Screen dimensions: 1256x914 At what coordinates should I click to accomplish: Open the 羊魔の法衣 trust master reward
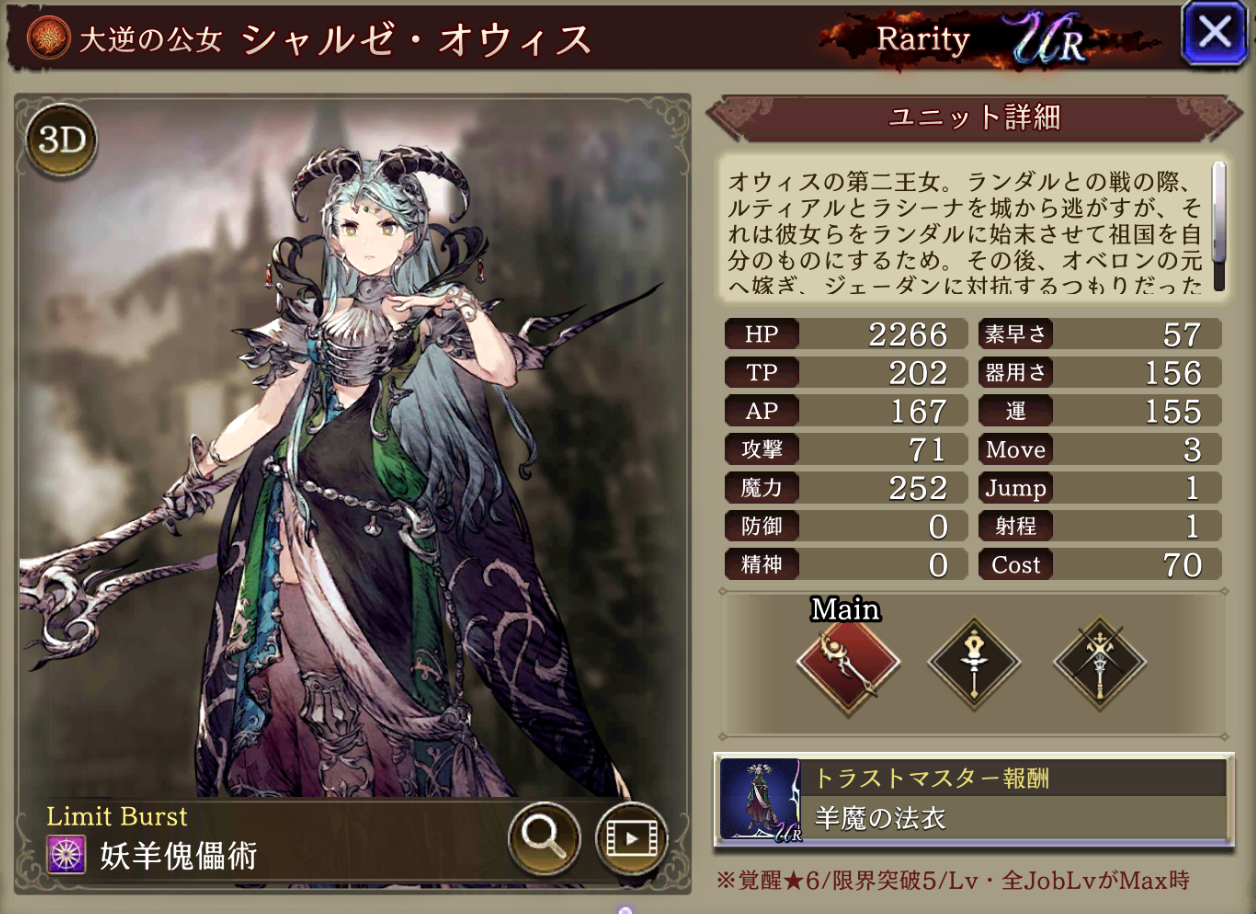(974, 799)
